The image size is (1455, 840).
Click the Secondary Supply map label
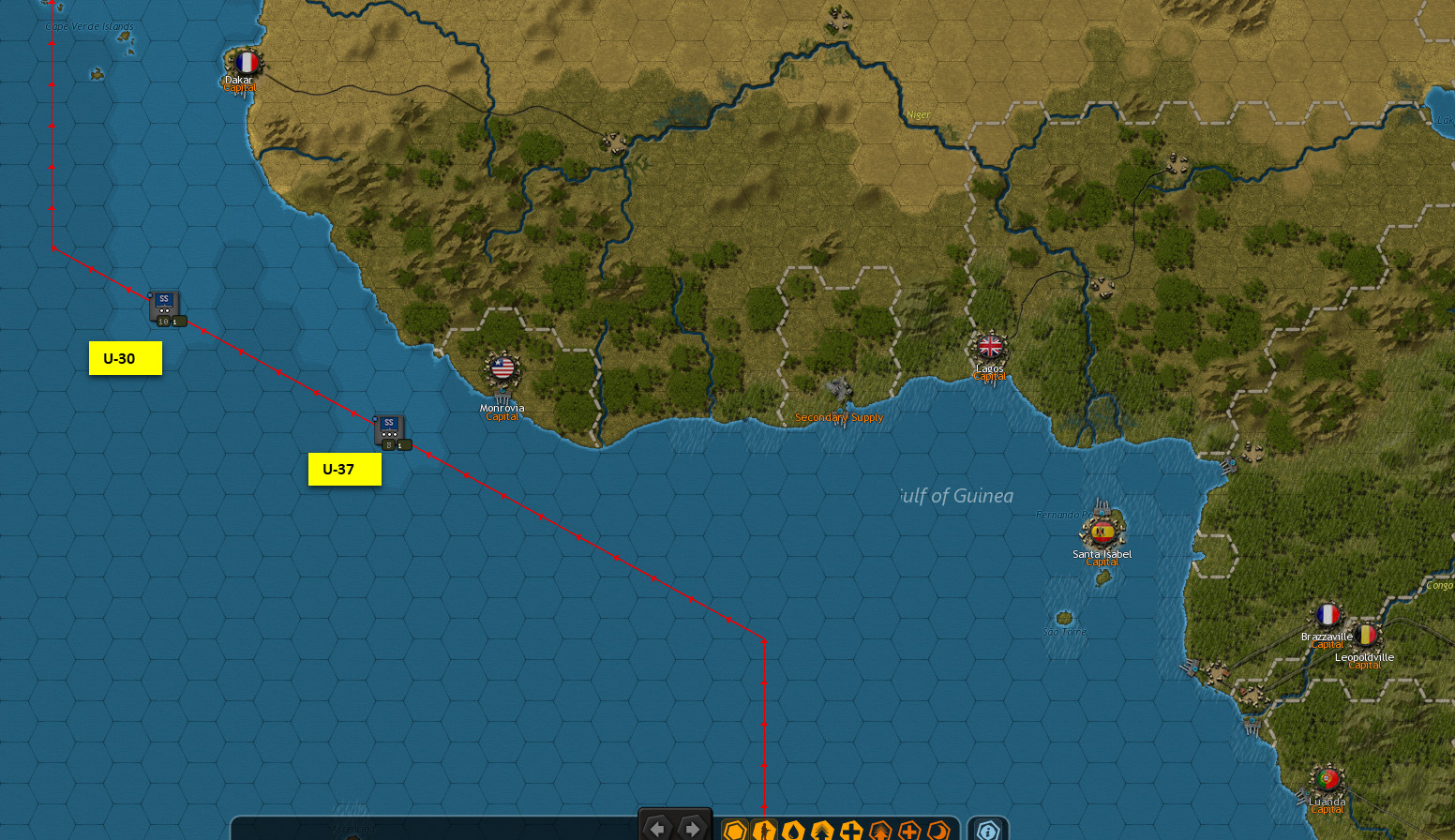click(x=839, y=416)
